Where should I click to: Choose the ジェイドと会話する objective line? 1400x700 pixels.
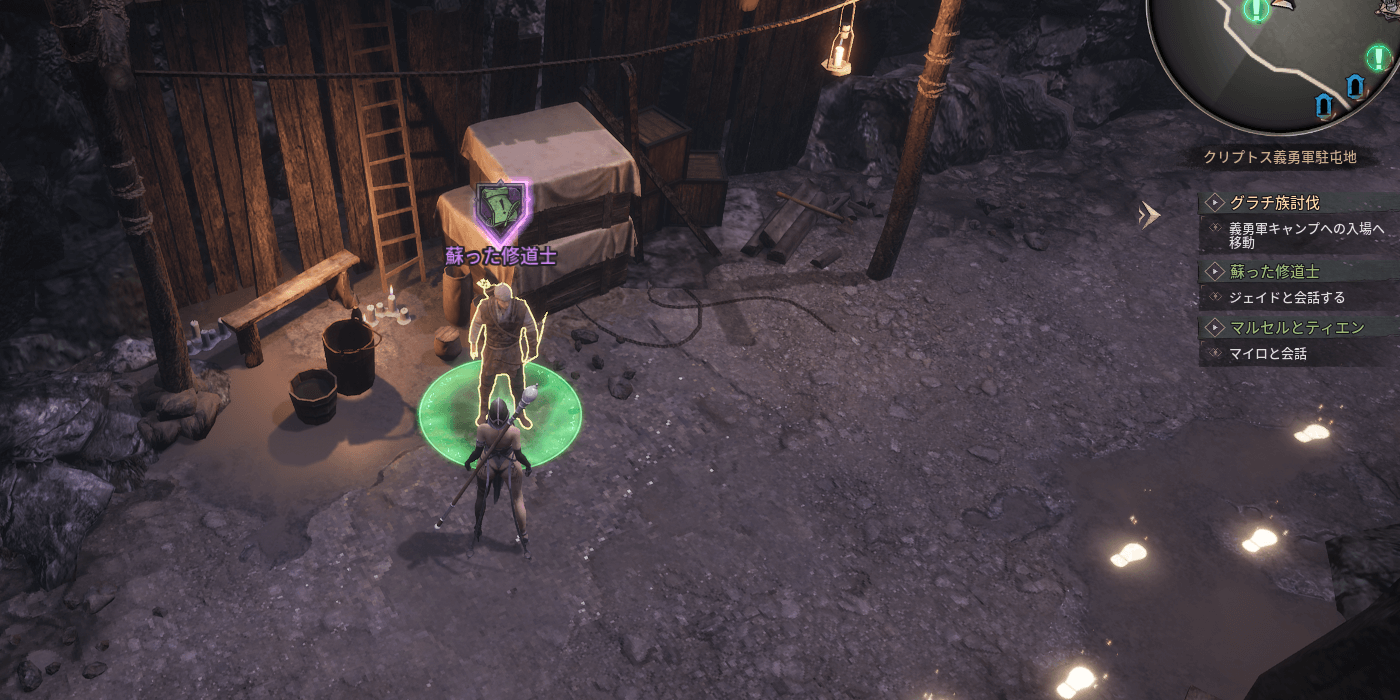click(1286, 297)
